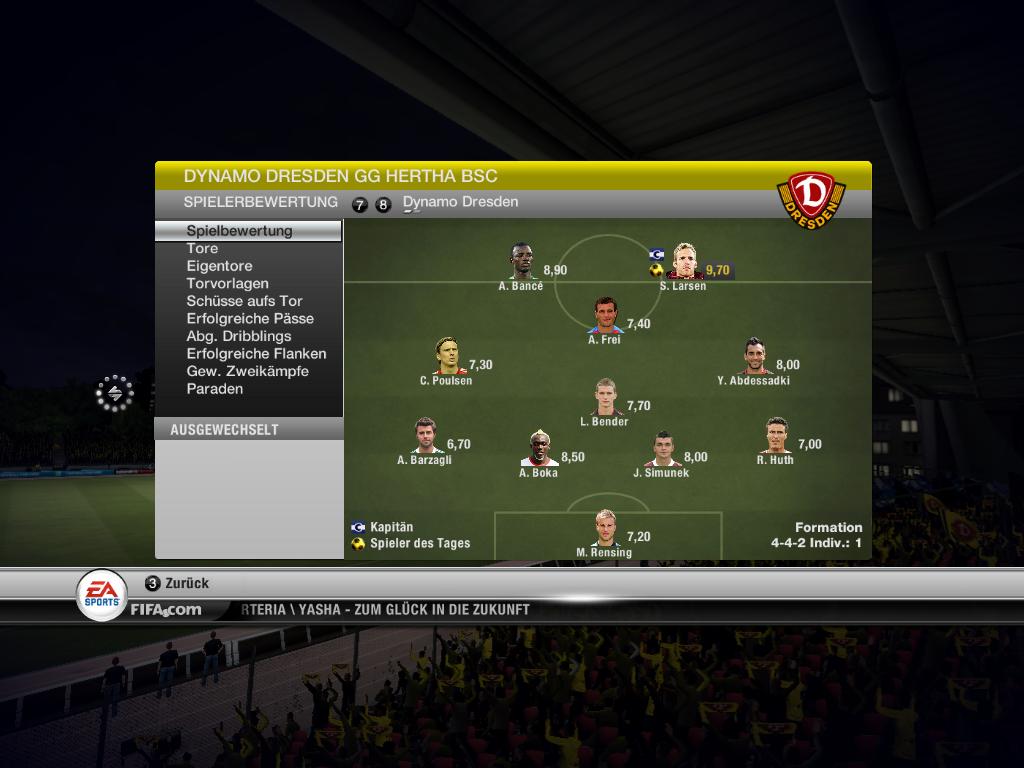Image resolution: width=1024 pixels, height=768 pixels.
Task: Choose Tore from the stats list
Action: pyautogui.click(x=202, y=249)
